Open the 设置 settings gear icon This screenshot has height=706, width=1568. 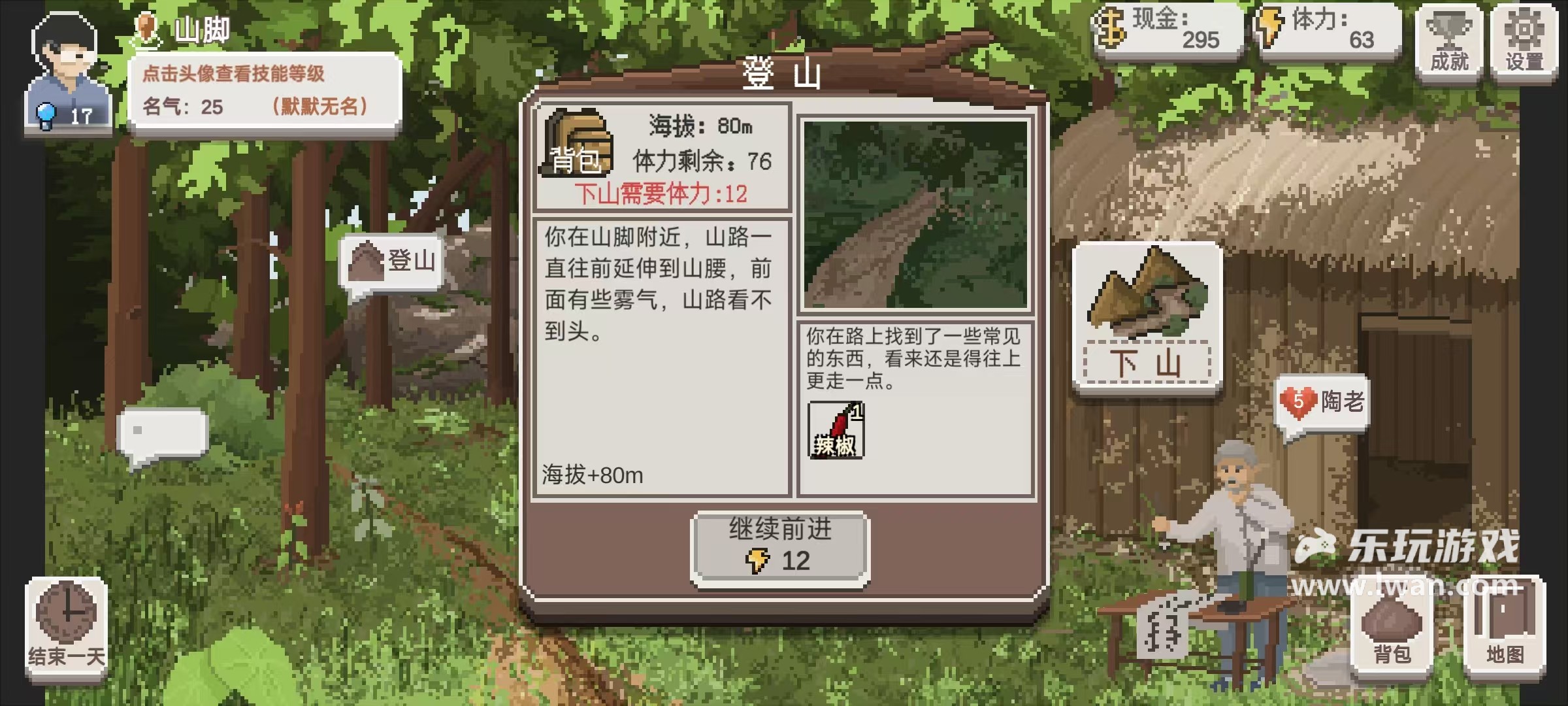(x=1525, y=36)
